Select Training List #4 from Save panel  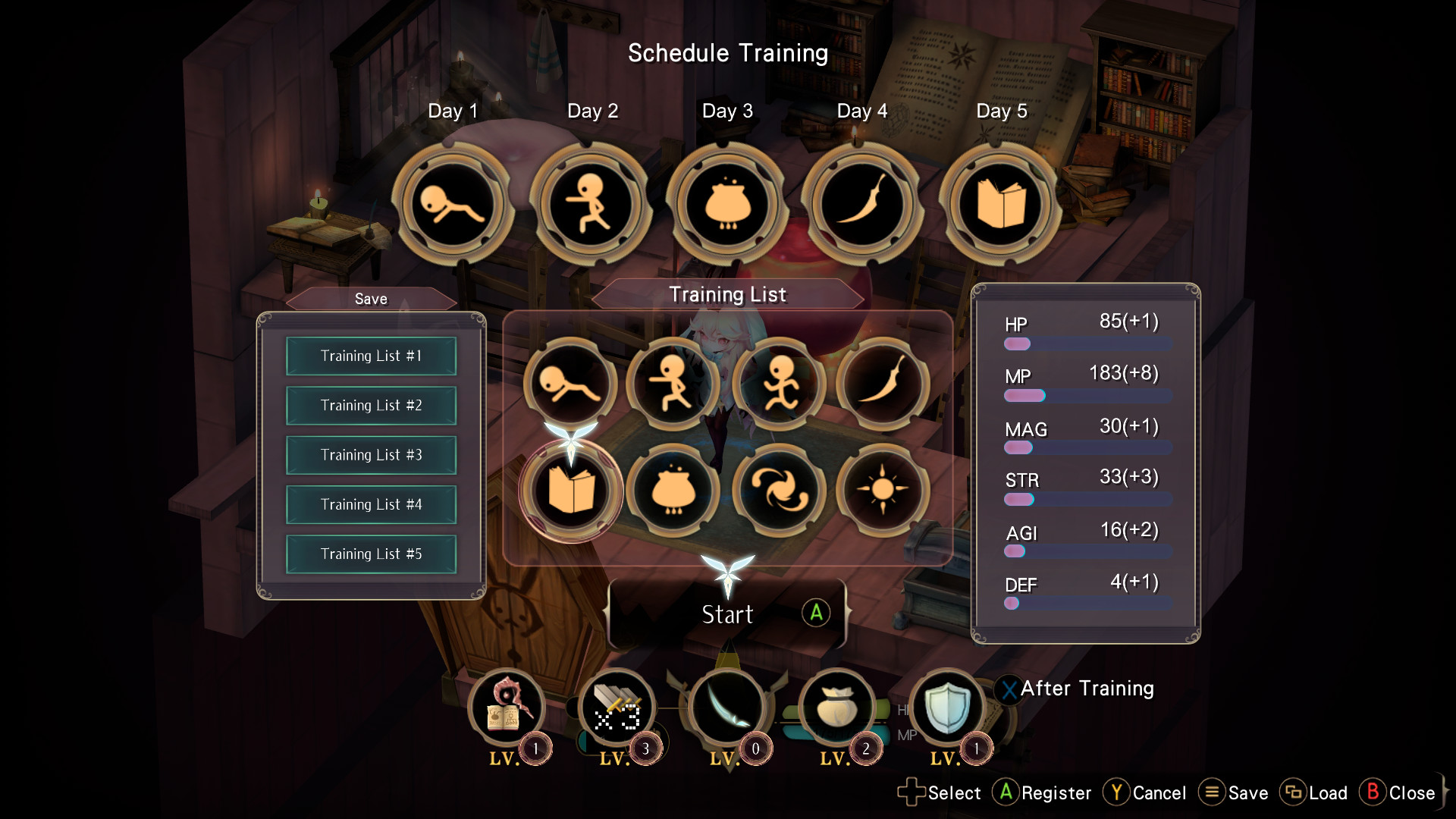(371, 504)
